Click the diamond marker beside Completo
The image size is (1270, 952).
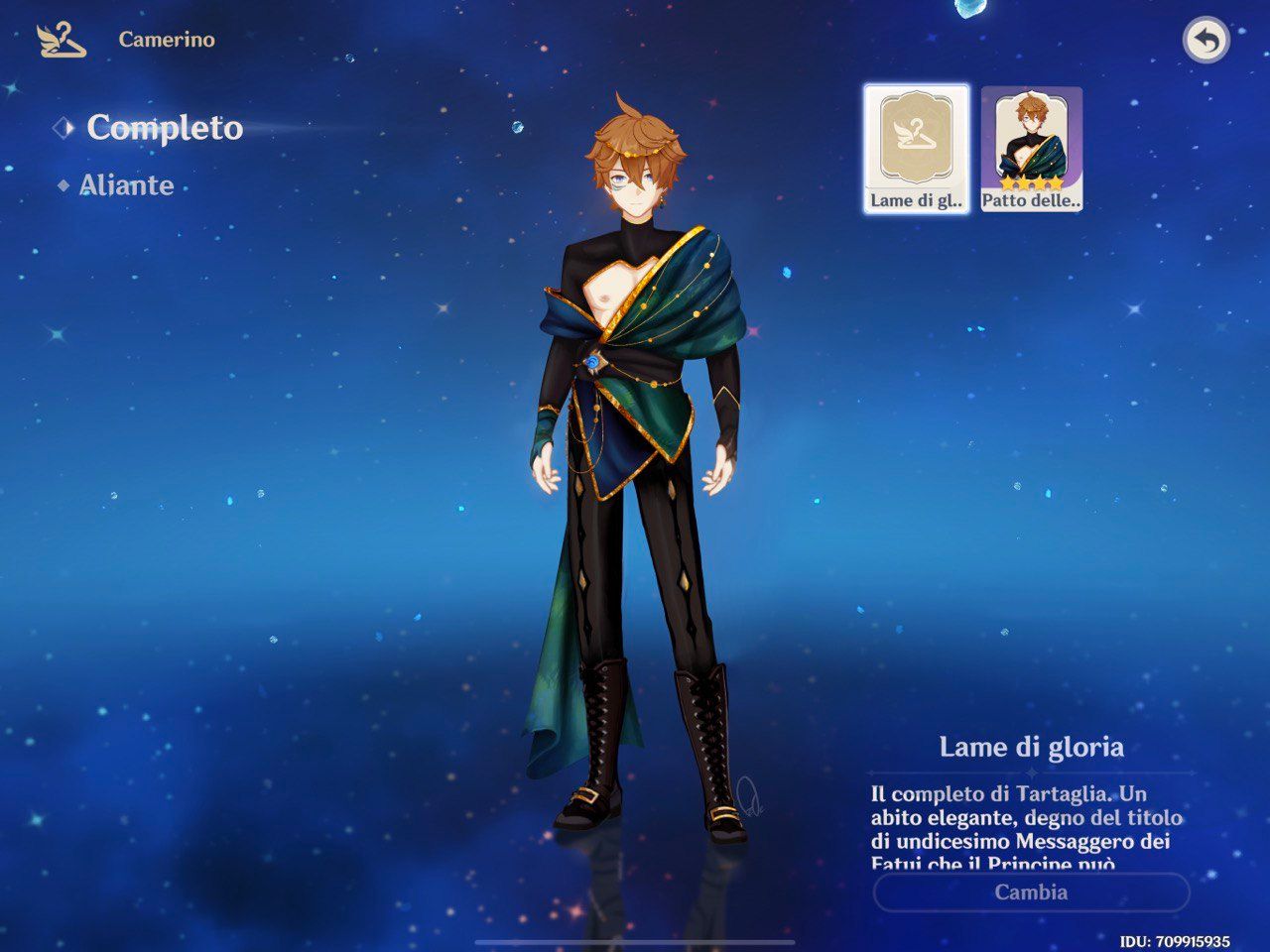(x=64, y=127)
